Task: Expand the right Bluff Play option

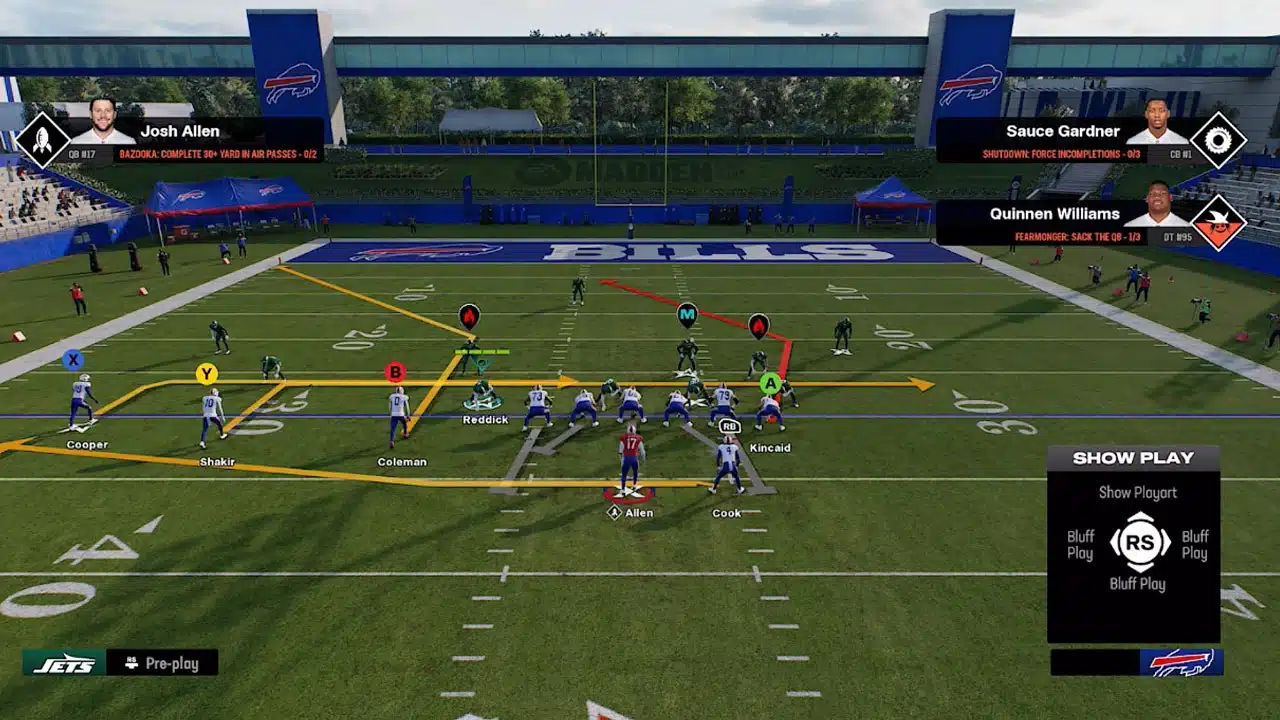Action: pyautogui.click(x=1193, y=543)
